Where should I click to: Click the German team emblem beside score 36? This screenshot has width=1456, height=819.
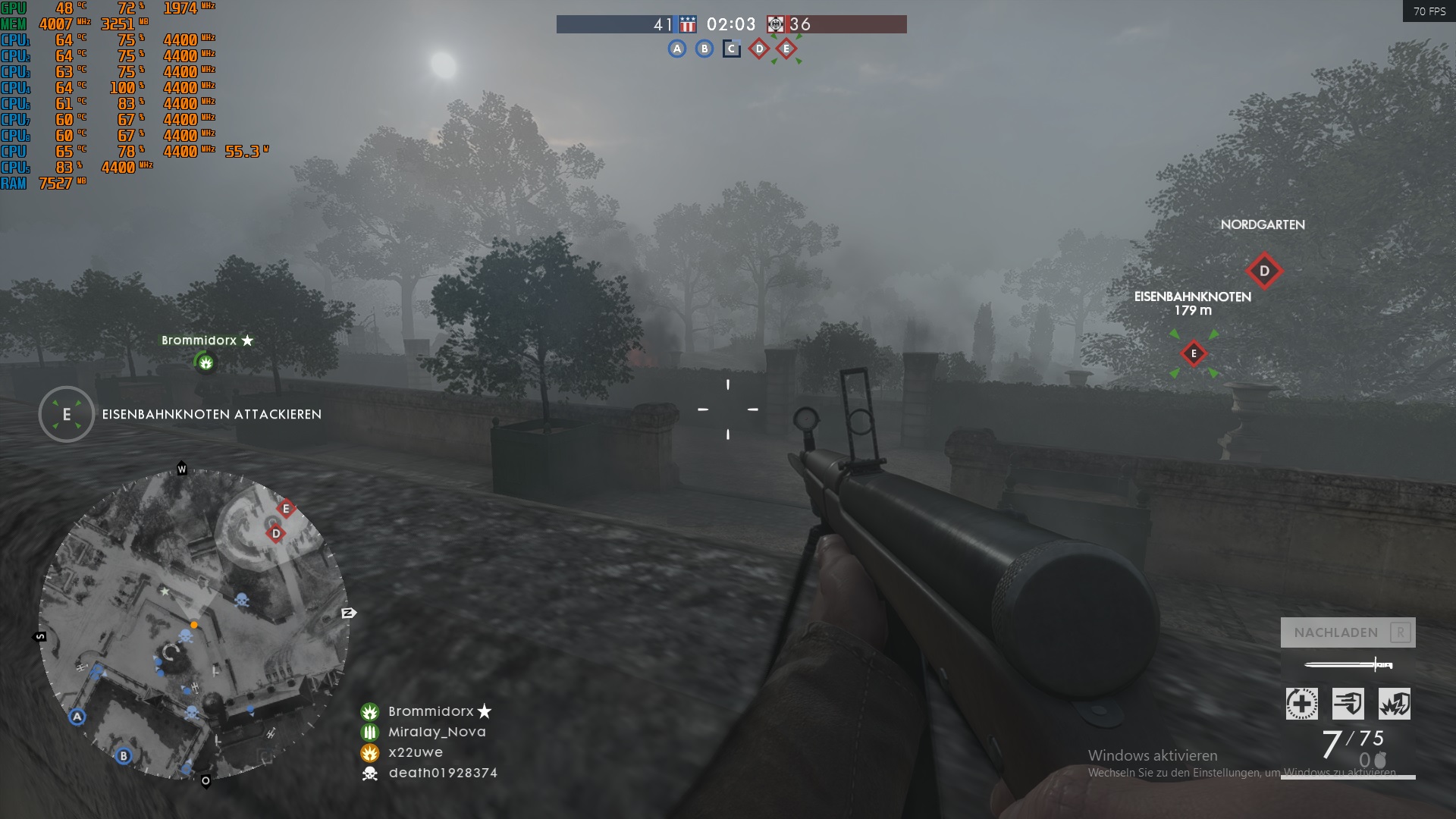pos(776,24)
